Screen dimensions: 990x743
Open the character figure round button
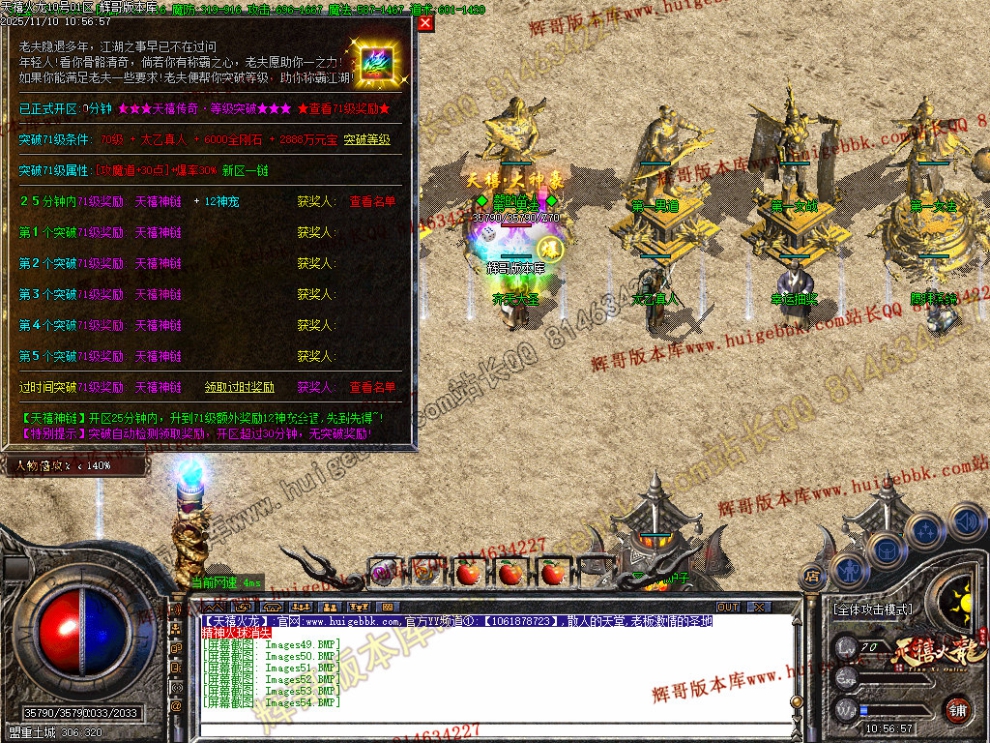(x=847, y=571)
